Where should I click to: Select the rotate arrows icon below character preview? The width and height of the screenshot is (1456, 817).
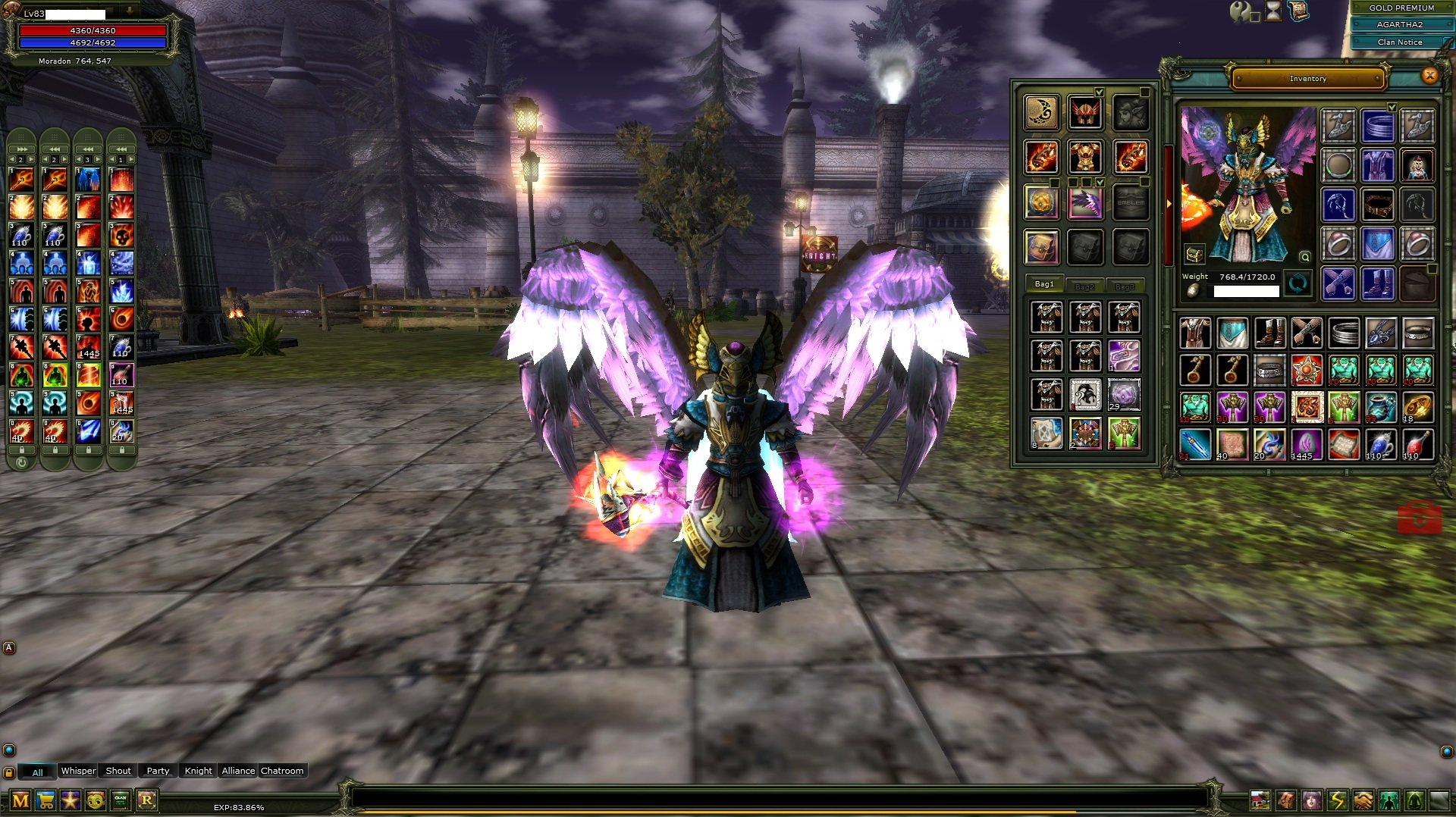(x=1298, y=282)
